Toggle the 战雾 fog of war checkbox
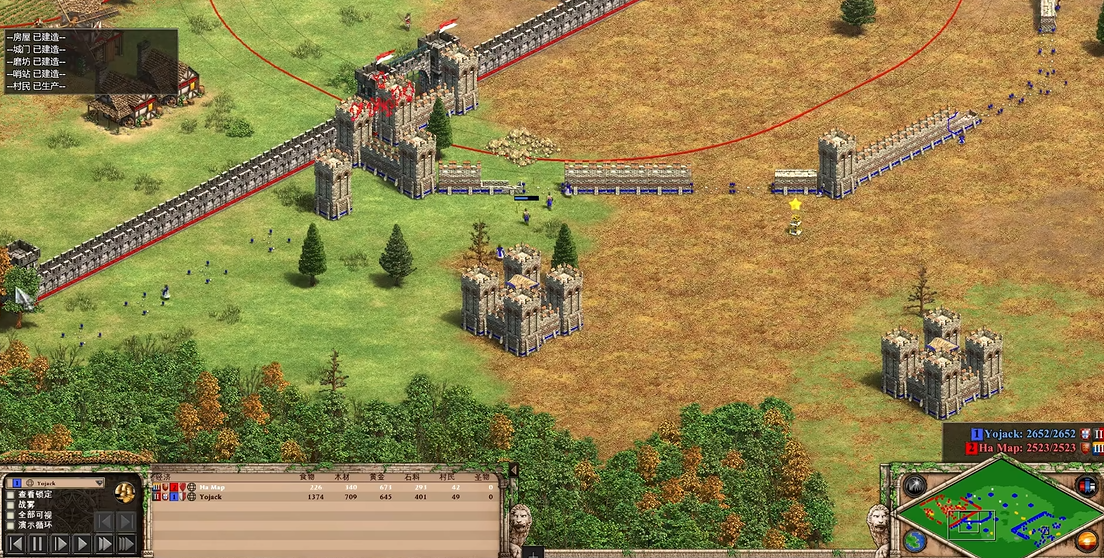Screen dimensions: 1104x558 point(11,505)
